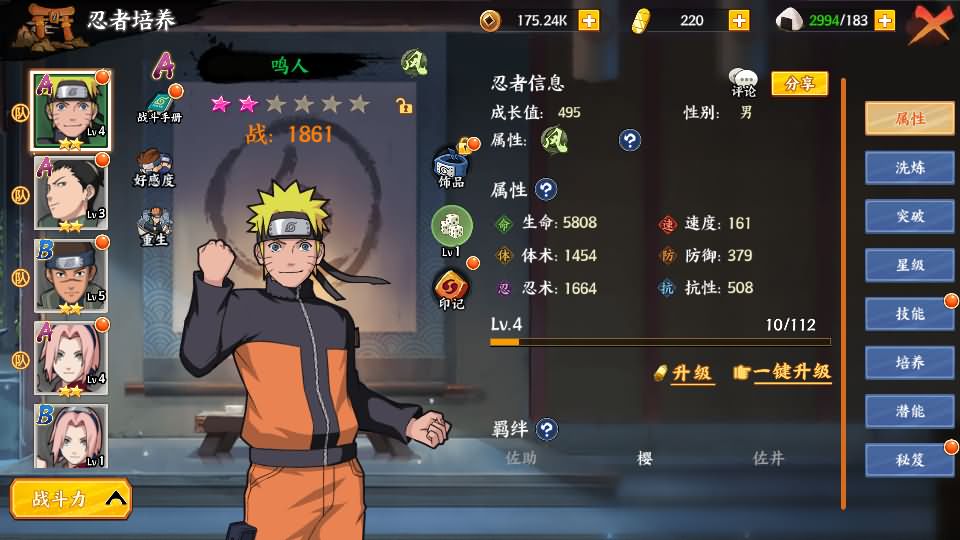Screen dimensions: 960x540
Task: Open the 好感度 affection menu
Action: [x=154, y=168]
